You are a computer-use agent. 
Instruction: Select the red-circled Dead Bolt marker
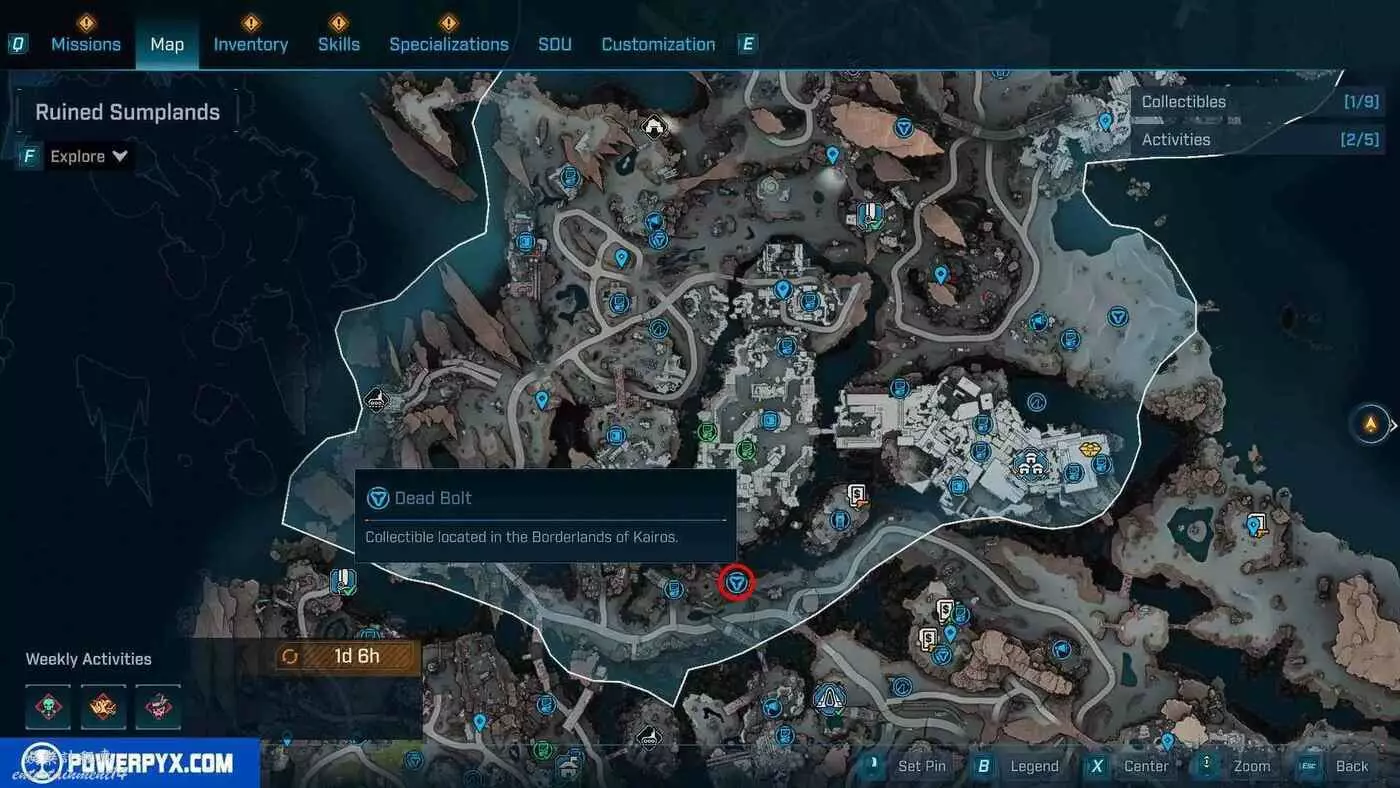click(x=738, y=582)
